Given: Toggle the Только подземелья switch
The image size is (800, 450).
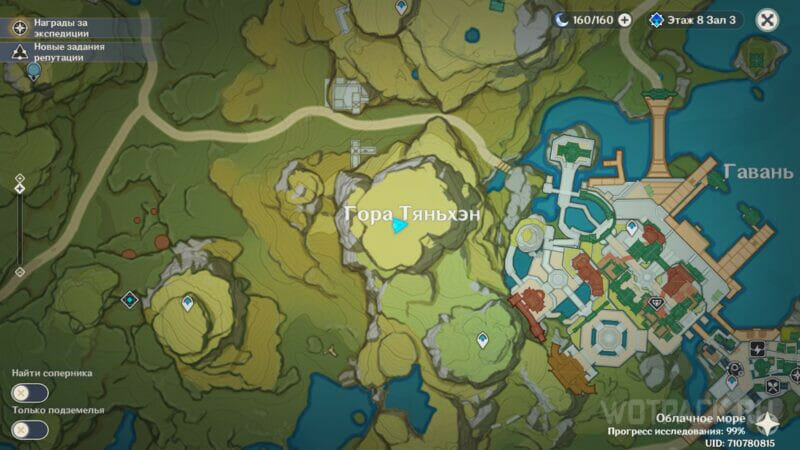Looking at the screenshot, I should click(30, 430).
